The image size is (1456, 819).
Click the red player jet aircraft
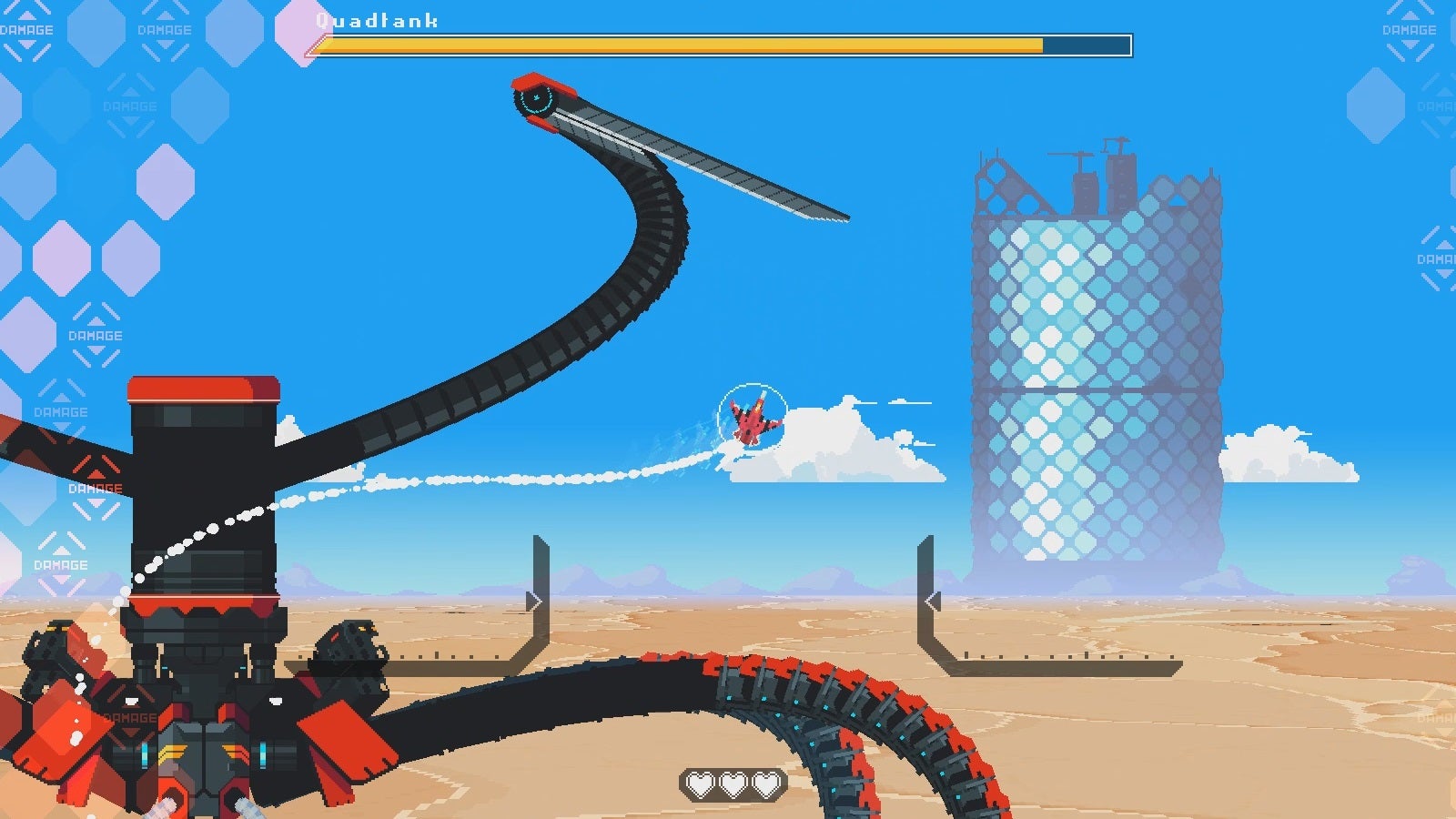point(752,422)
